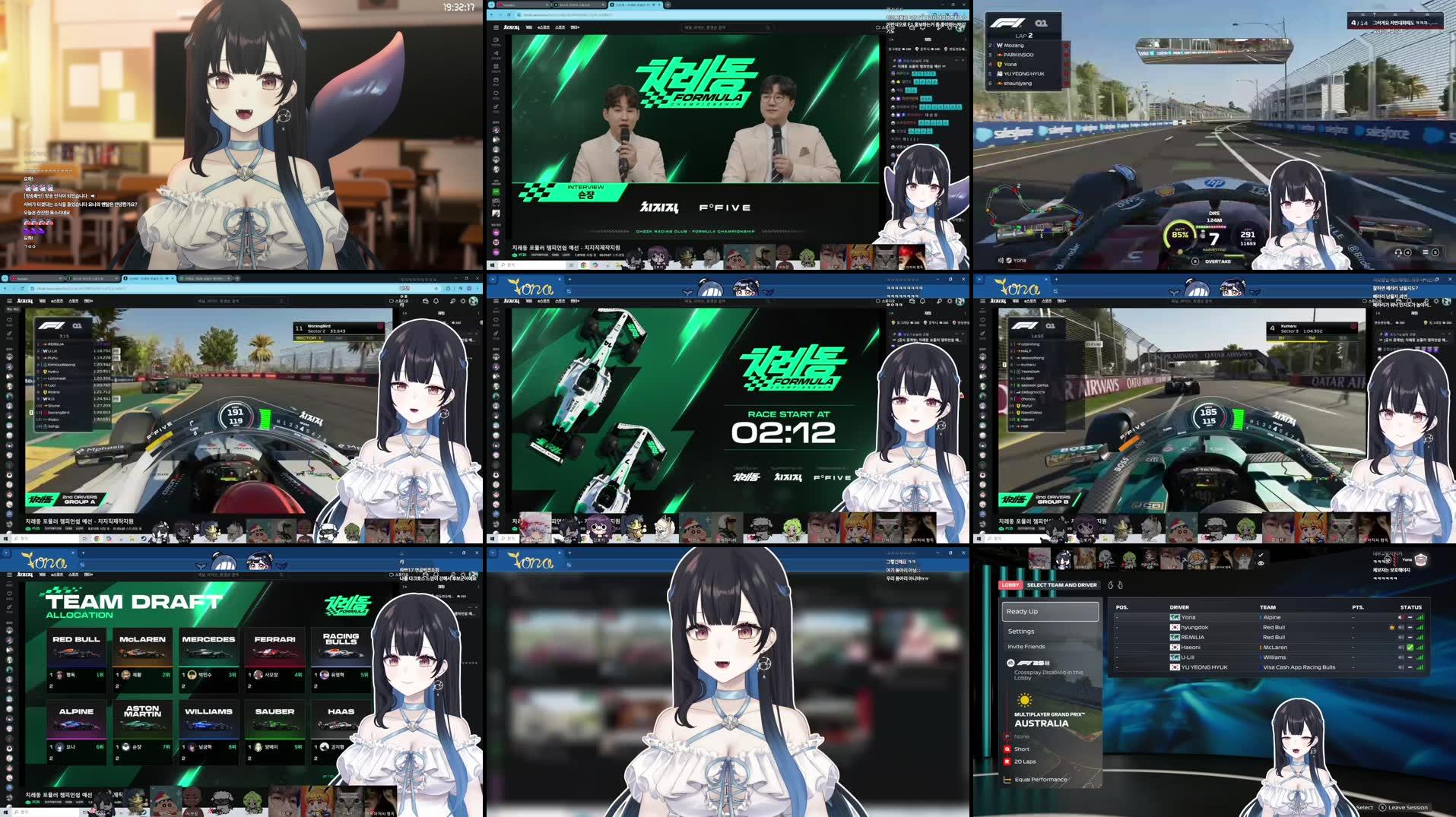The width and height of the screenshot is (1456, 817).
Task: Click Leave Session in the lobby
Action: [1409, 807]
